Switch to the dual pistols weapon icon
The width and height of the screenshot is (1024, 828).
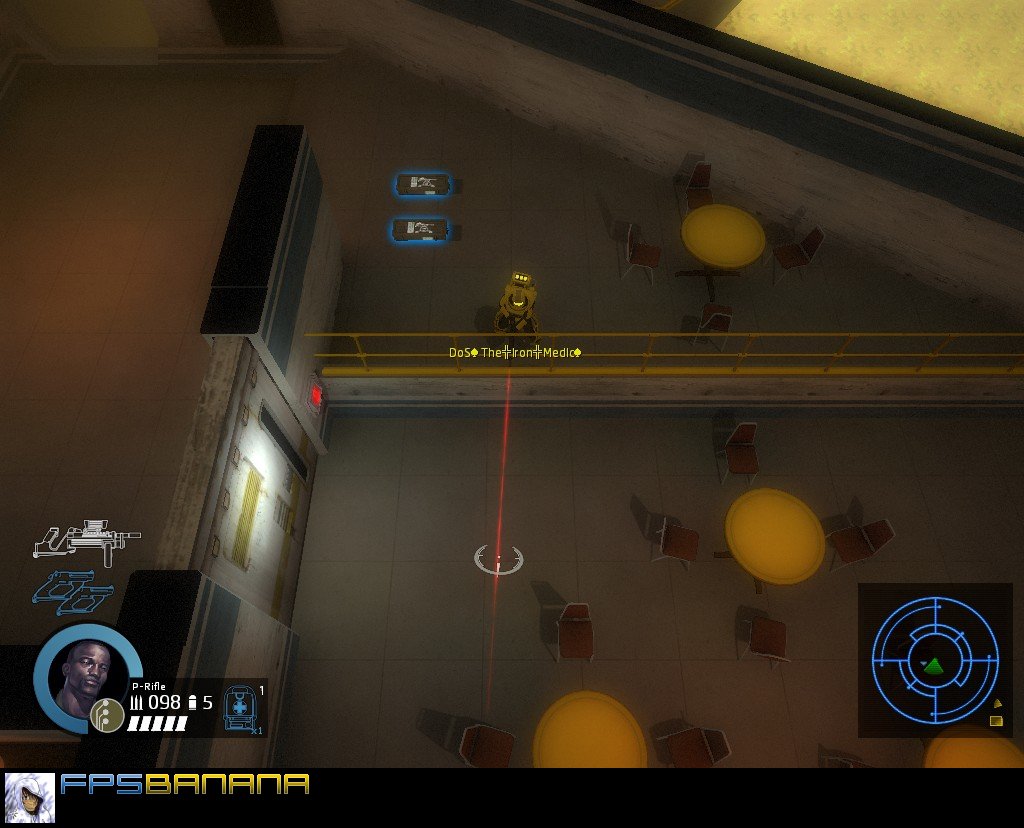tap(74, 592)
